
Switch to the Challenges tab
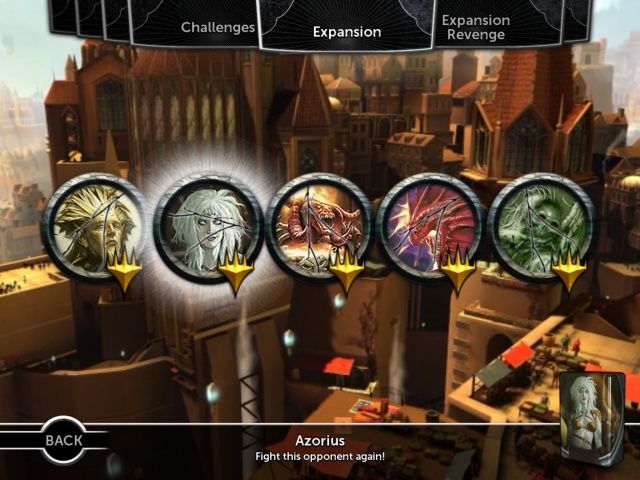218,27
